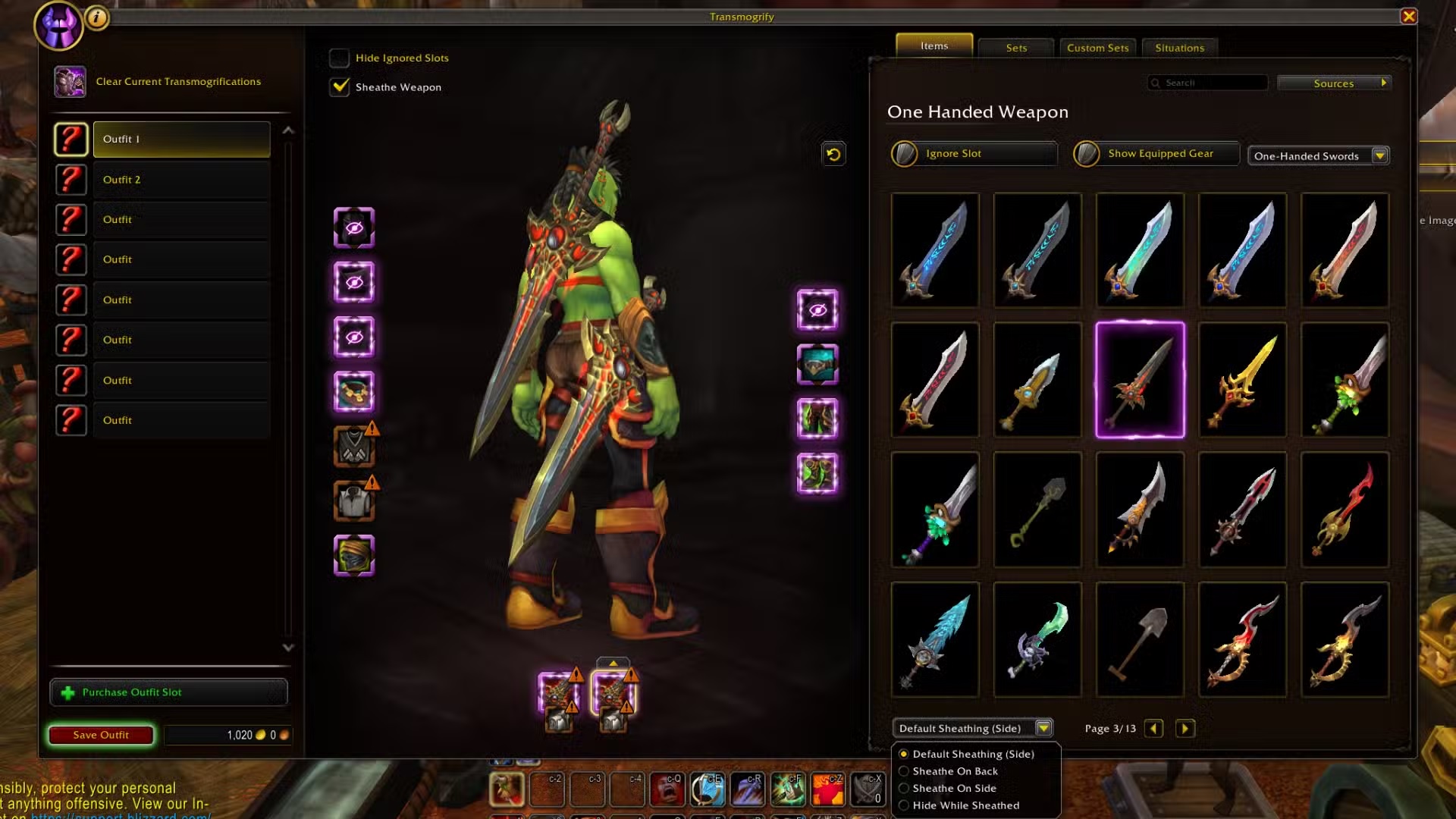
Task: Click Clear Current Transmogrifications
Action: click(x=177, y=81)
